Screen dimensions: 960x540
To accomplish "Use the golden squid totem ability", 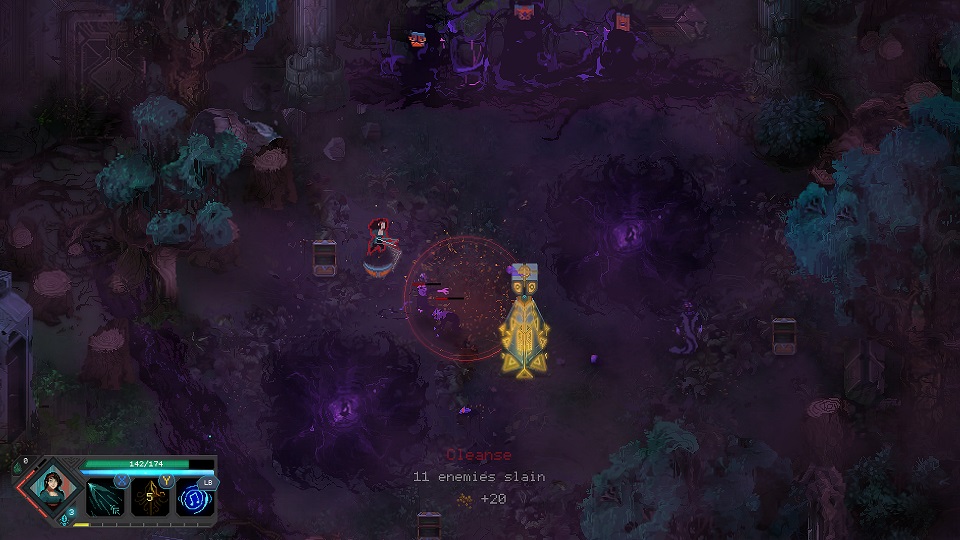I will tap(149, 497).
